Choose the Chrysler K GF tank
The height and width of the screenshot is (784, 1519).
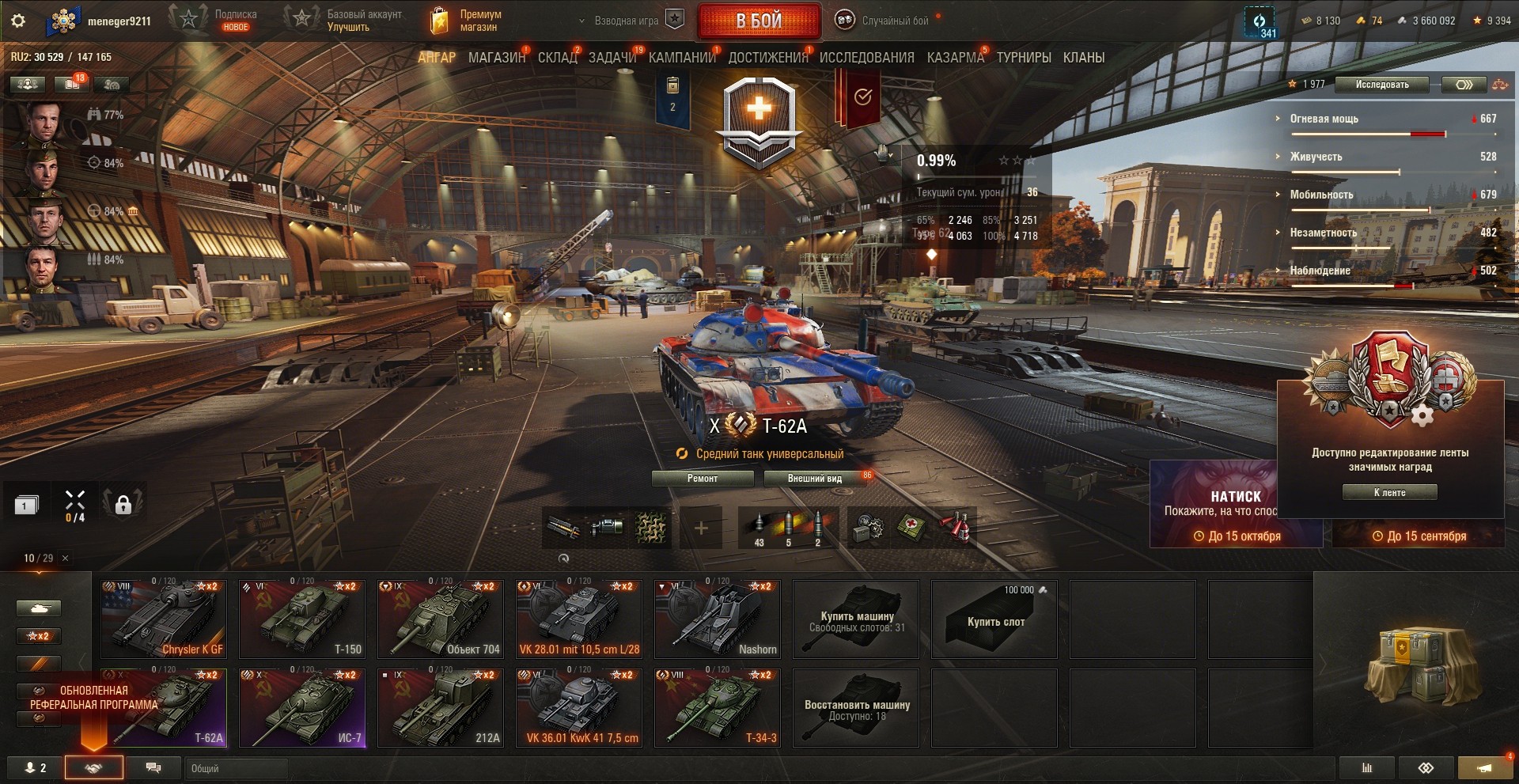[164, 619]
